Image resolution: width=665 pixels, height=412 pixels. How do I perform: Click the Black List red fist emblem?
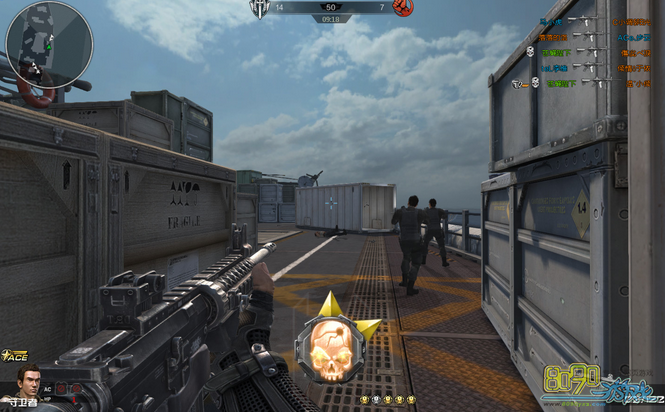click(x=402, y=8)
